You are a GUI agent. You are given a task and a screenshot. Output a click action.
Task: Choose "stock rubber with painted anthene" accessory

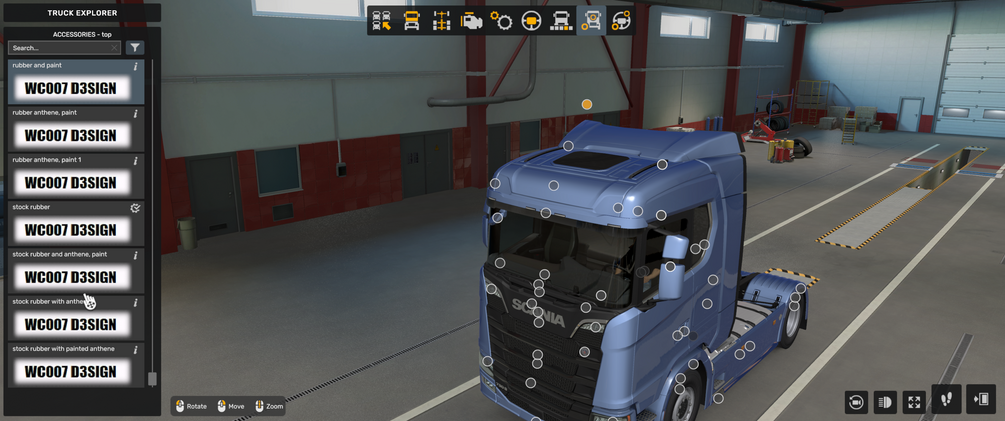tap(70, 371)
